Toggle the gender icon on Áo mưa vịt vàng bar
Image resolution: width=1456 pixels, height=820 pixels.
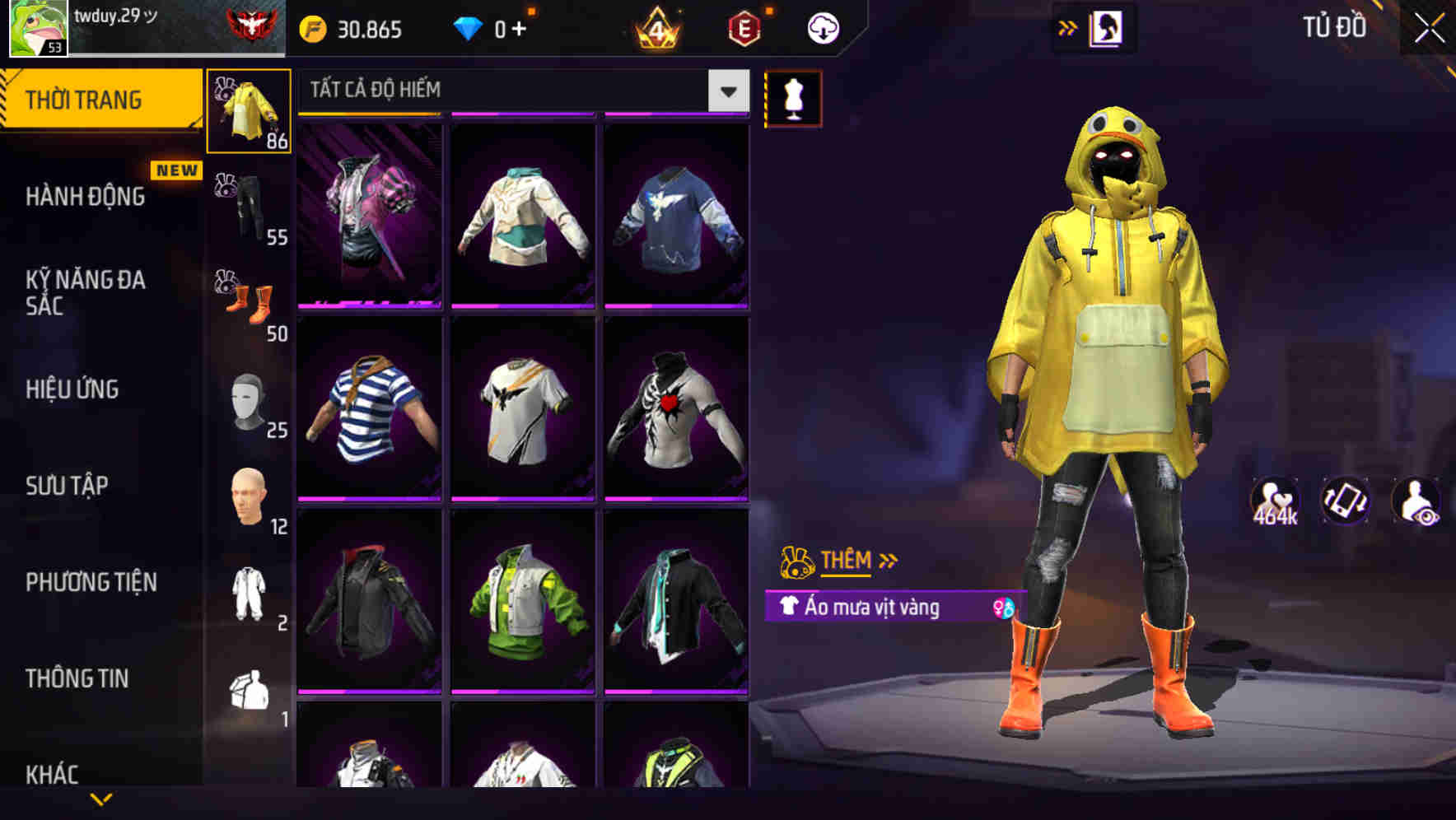tap(1001, 608)
